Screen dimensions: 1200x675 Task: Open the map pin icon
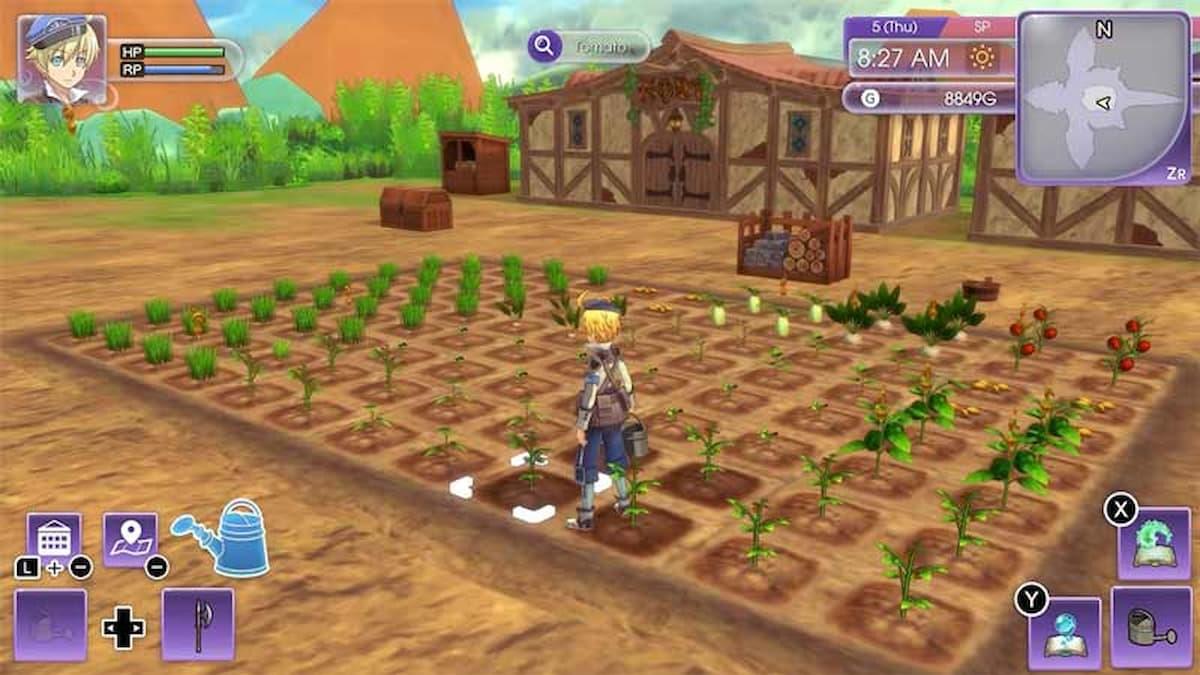point(130,540)
